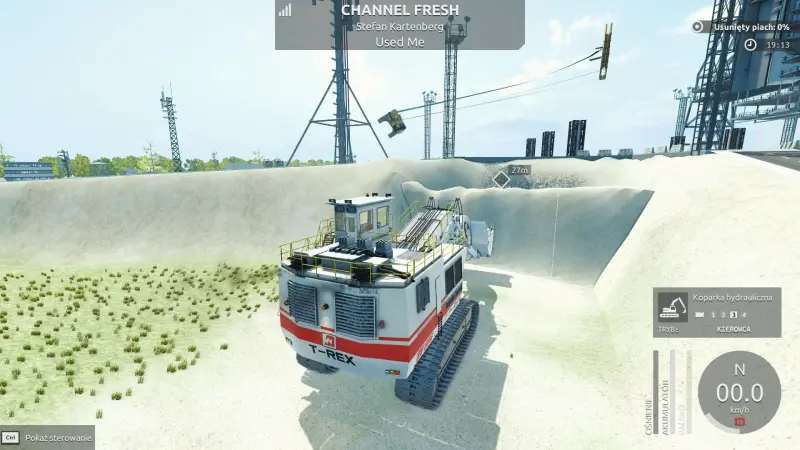Click the radio signal strength icon
The image size is (800, 450).
(285, 10)
